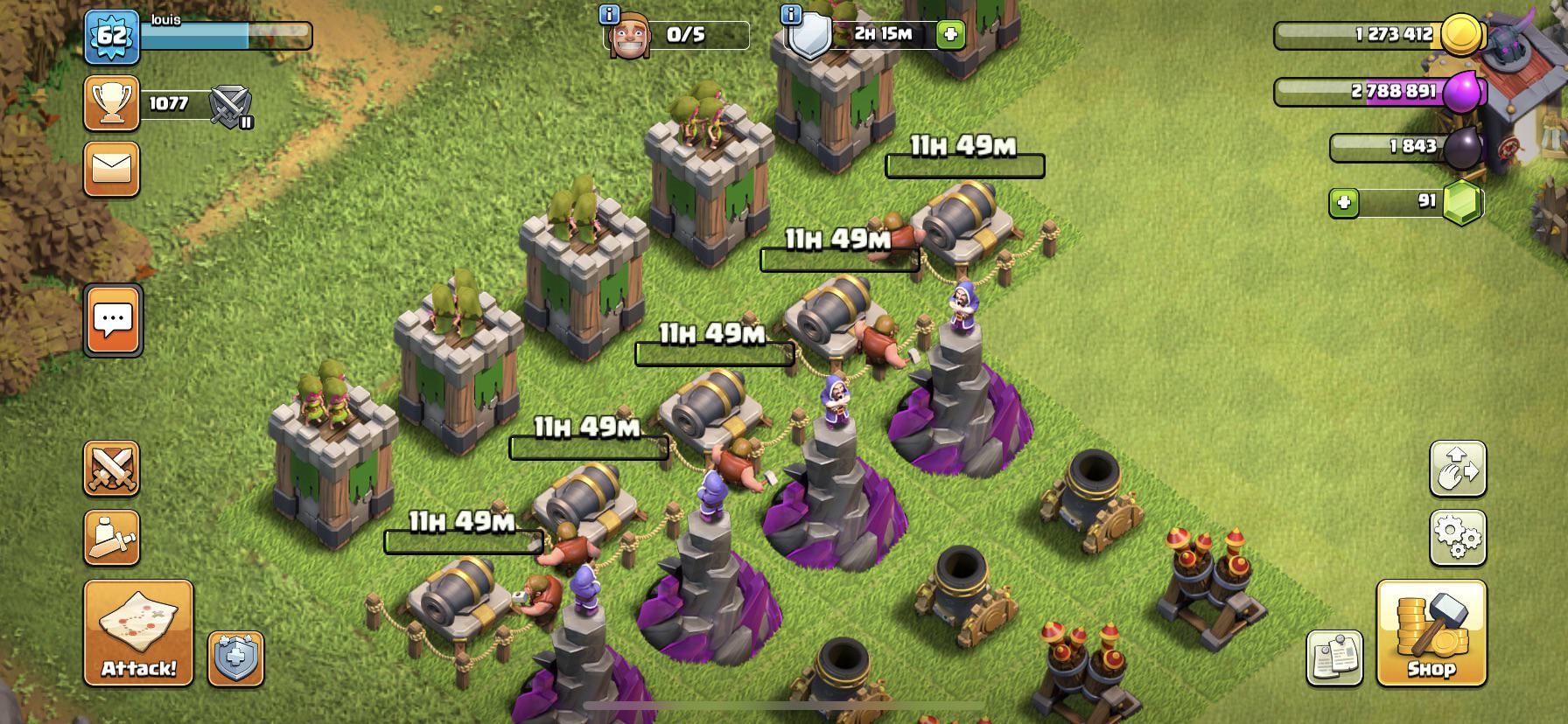Open the chat speech bubble

coord(112,320)
